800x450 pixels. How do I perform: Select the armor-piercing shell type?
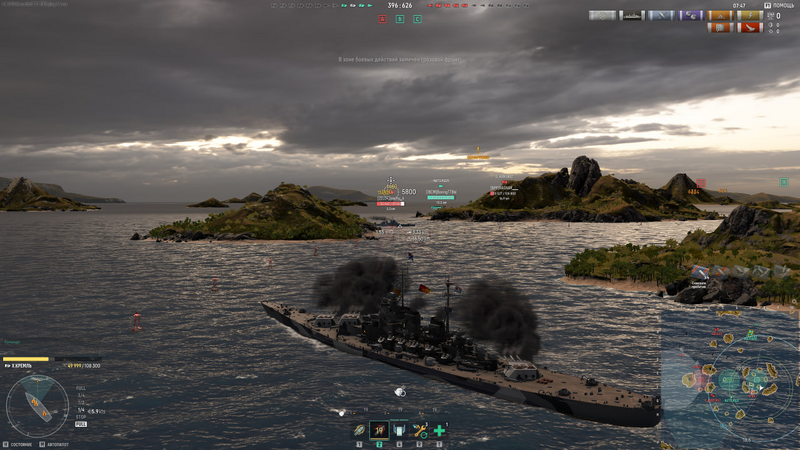pos(359,431)
